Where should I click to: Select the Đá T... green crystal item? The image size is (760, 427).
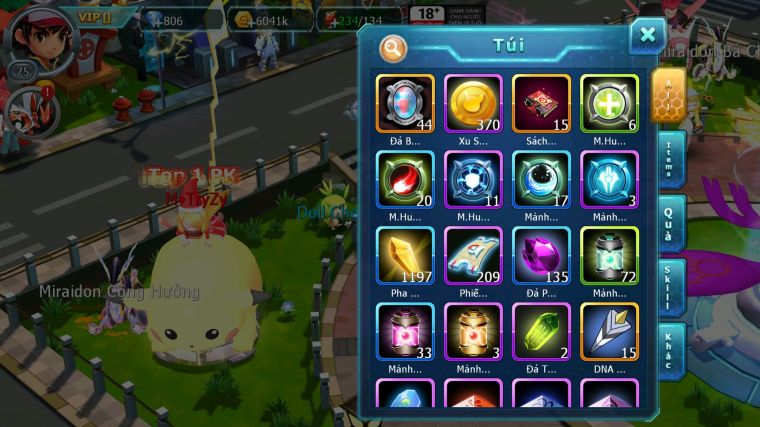541,332
